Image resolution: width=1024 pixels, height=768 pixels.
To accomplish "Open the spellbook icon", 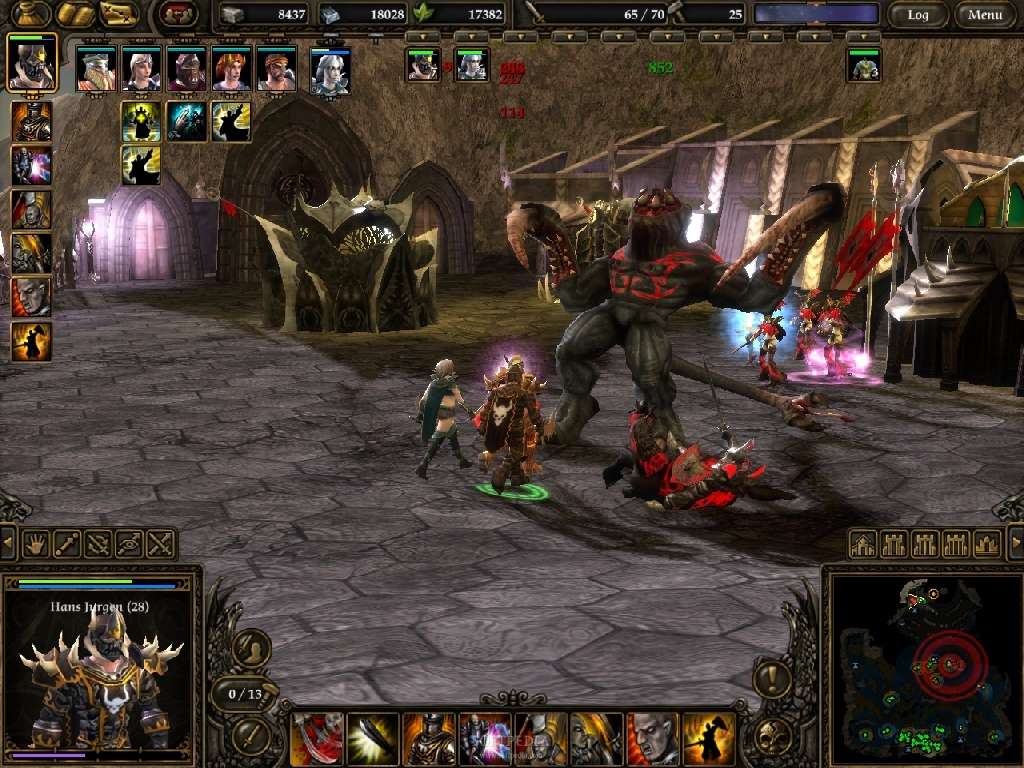I will click(75, 14).
